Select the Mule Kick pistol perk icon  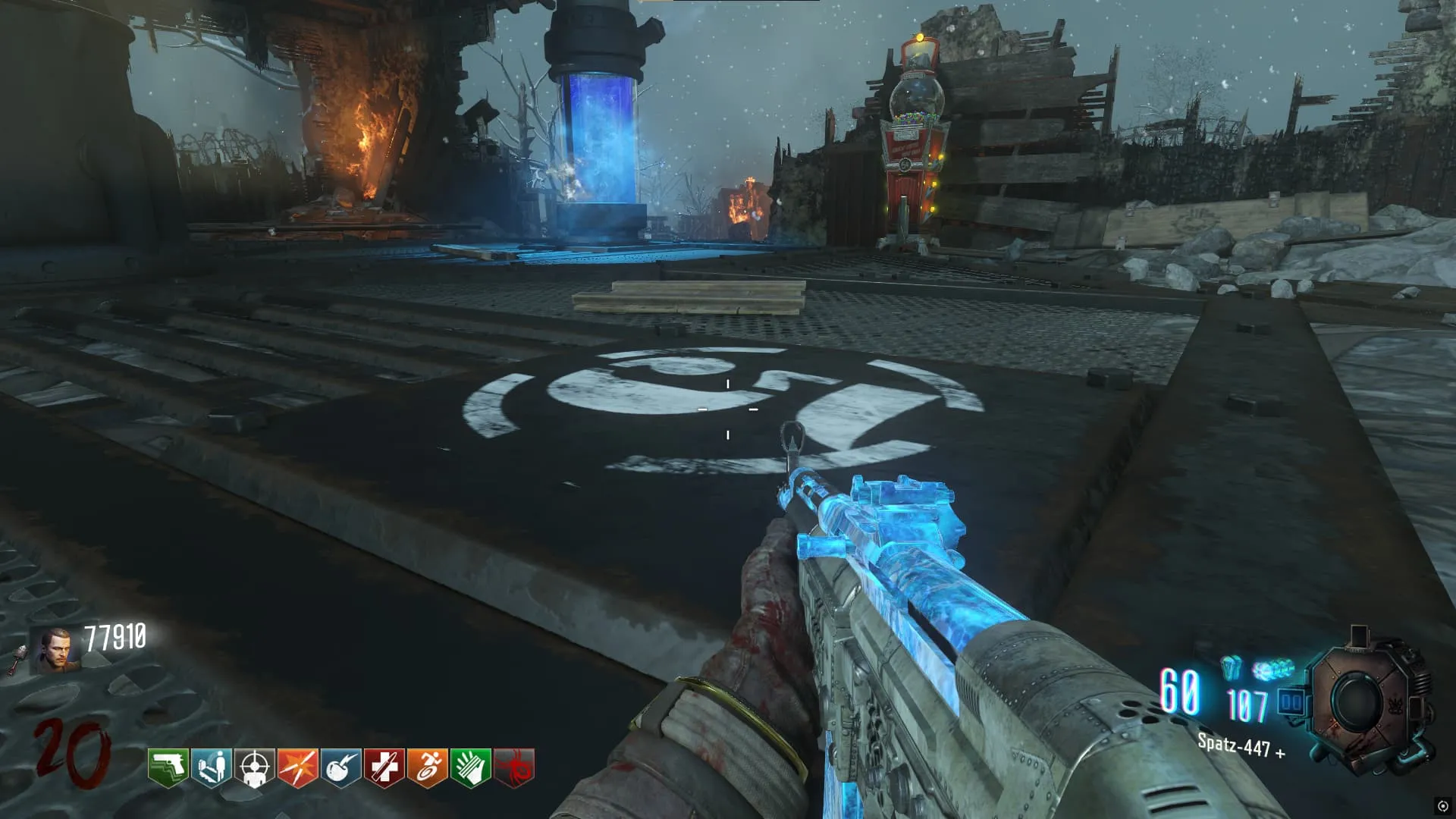(x=168, y=767)
